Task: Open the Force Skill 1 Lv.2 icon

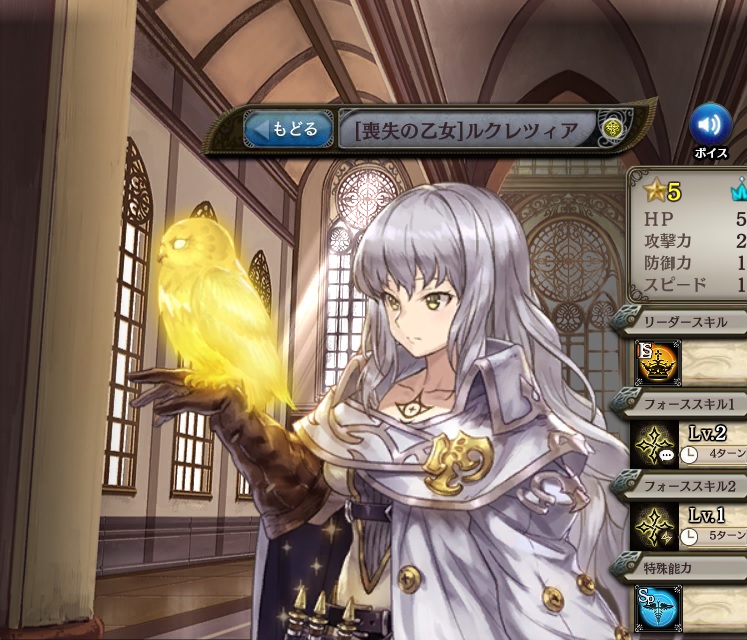Action: [x=659, y=443]
